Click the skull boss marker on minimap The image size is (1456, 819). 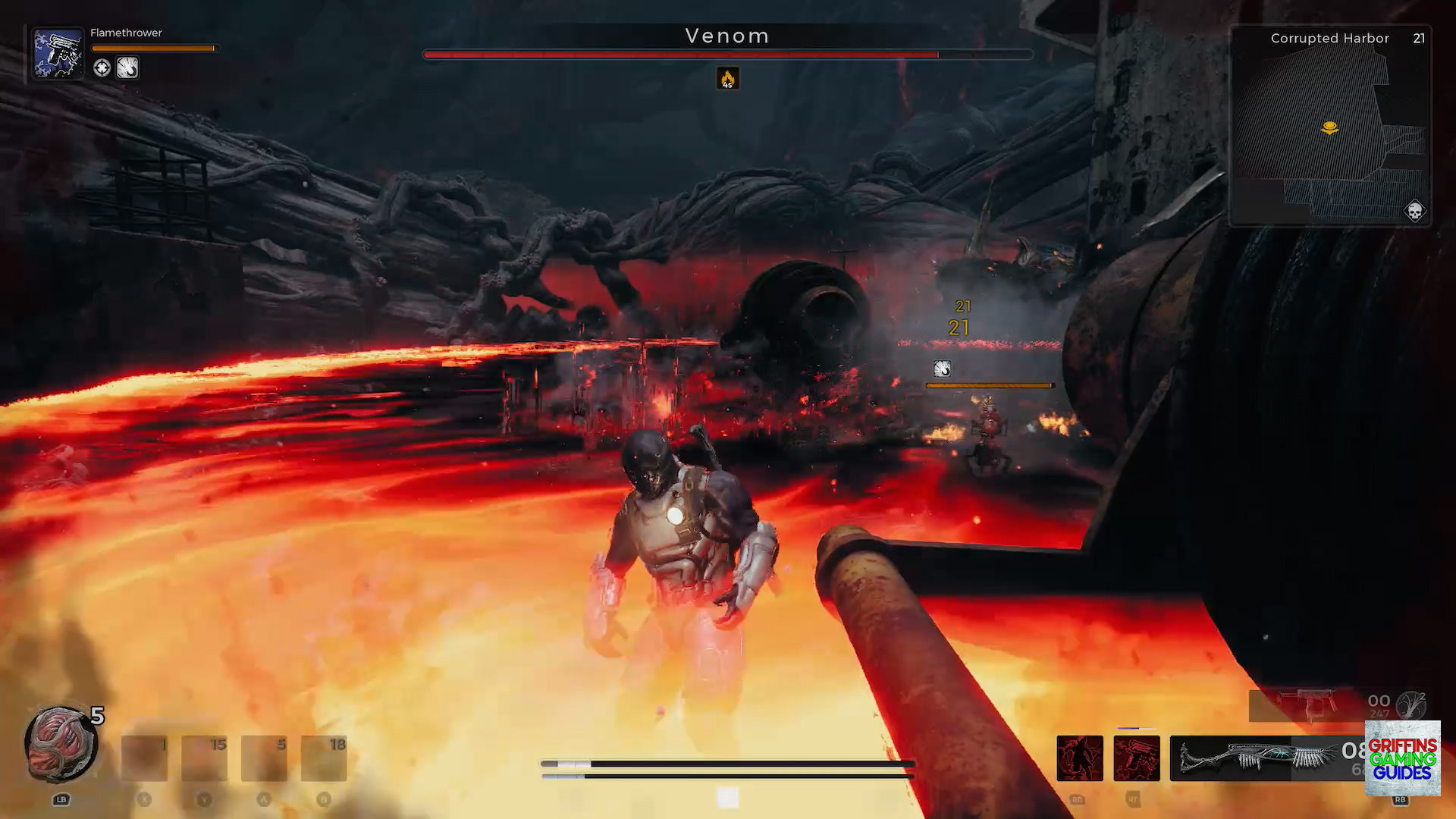point(1414,211)
